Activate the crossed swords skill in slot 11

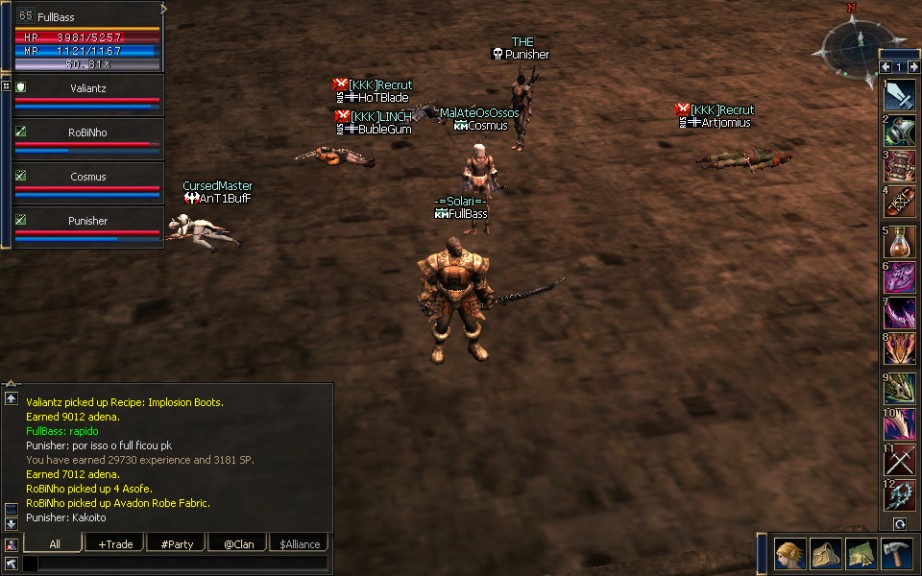point(900,460)
